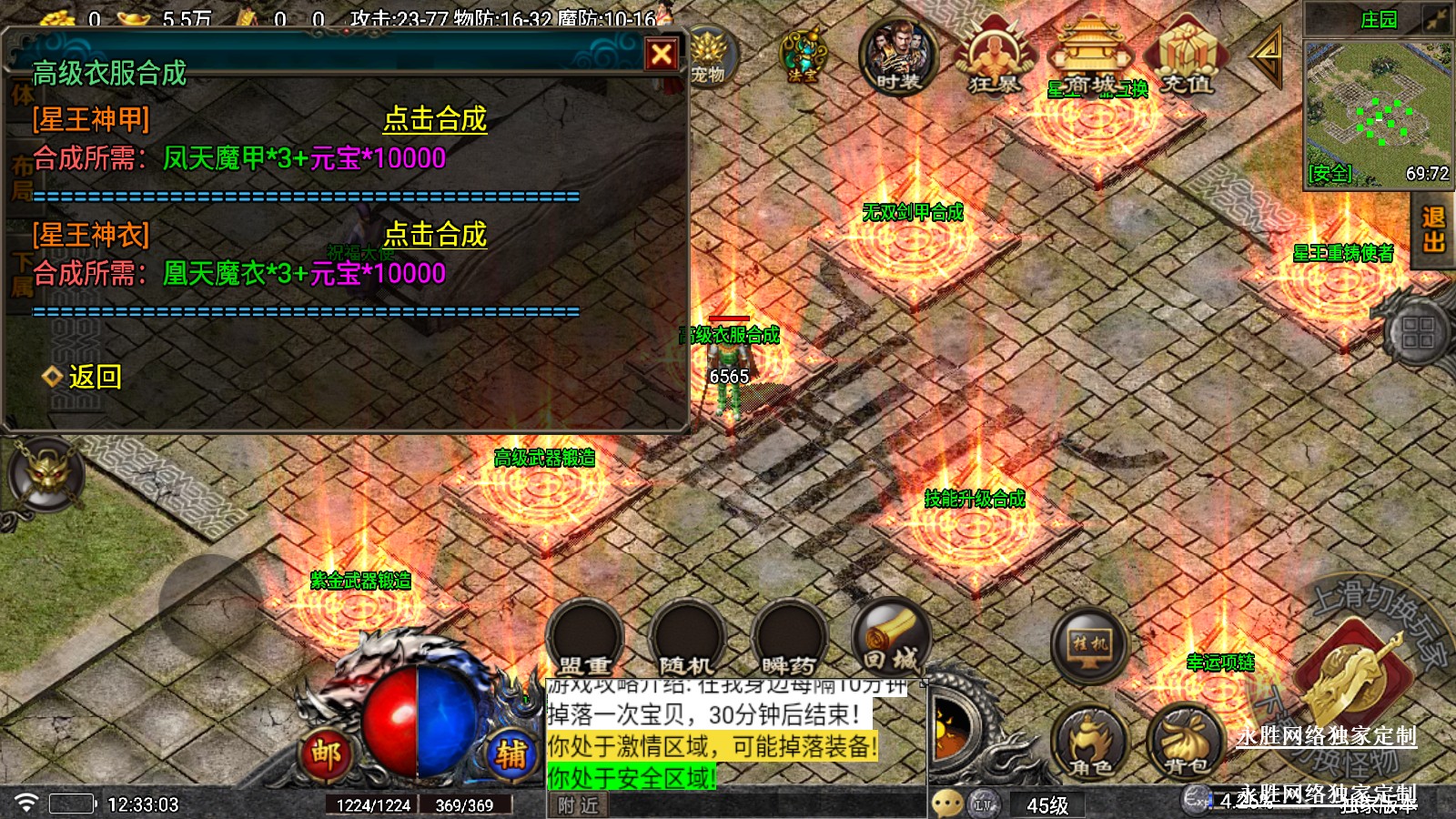Viewport: 1456px width, 819px height.
Task: Click 点击合成 for 星王神衣
Action: (435, 235)
